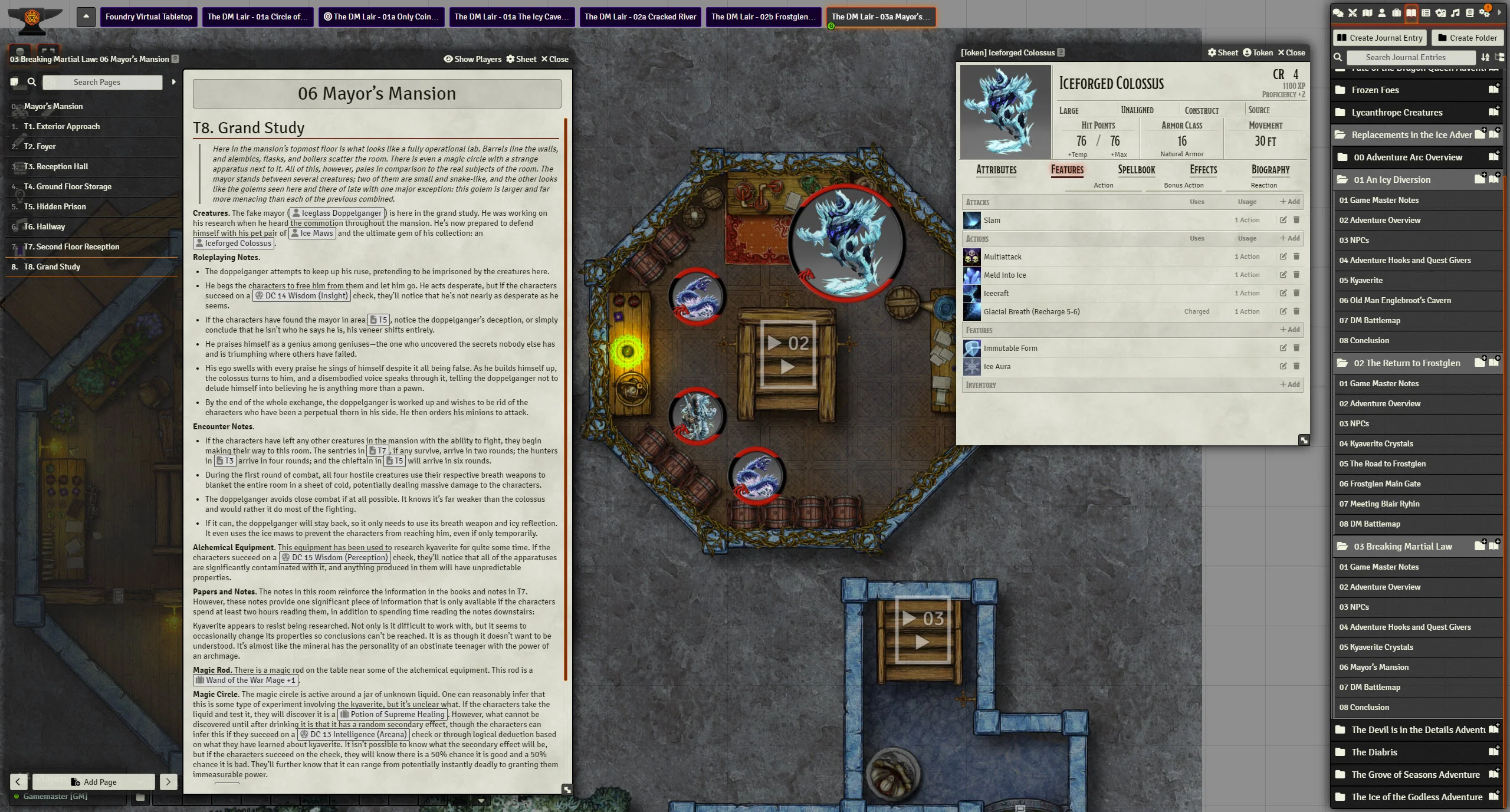Click the Show Players button

(472, 59)
